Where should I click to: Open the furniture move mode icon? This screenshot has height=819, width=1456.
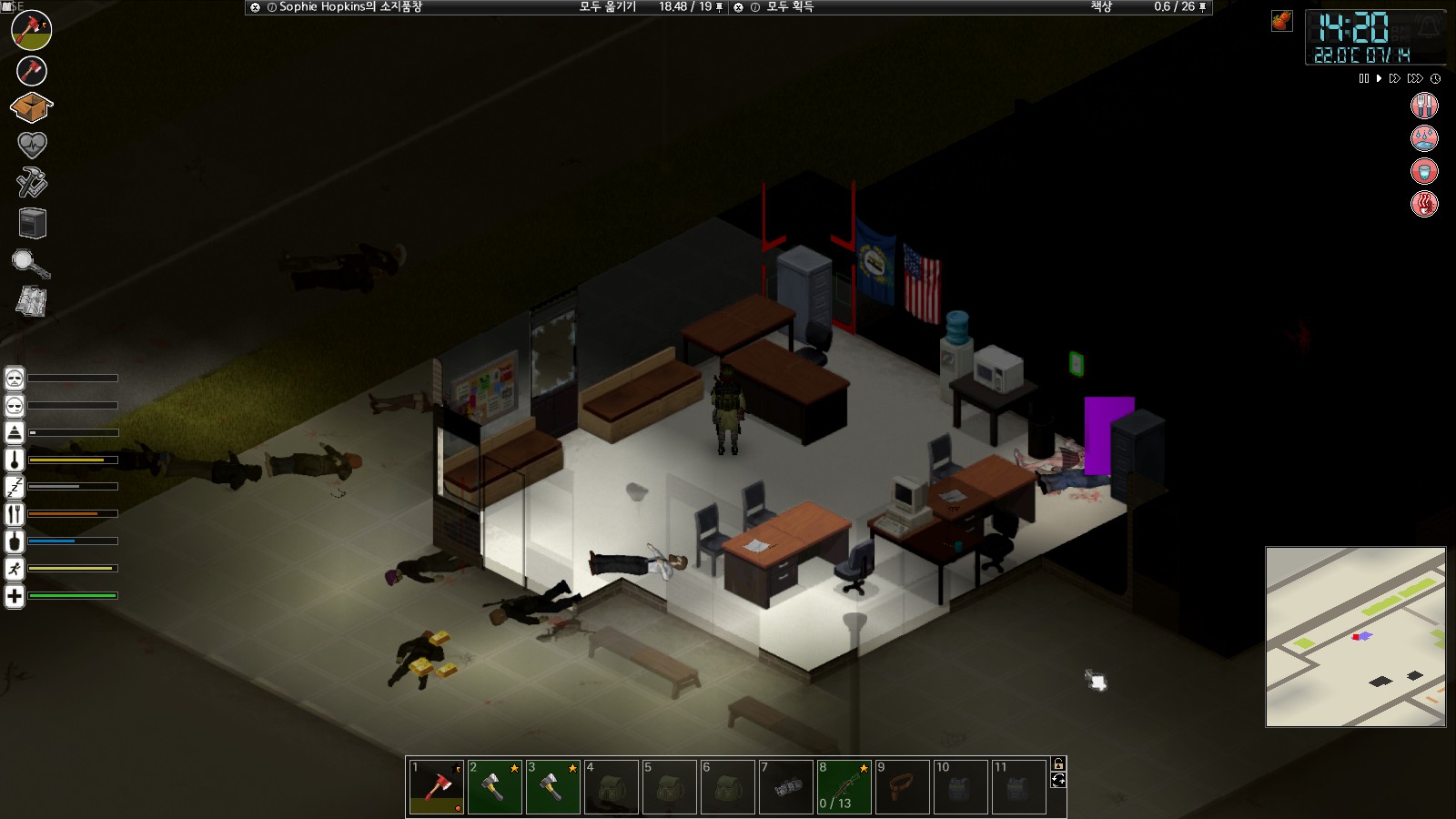point(32,223)
